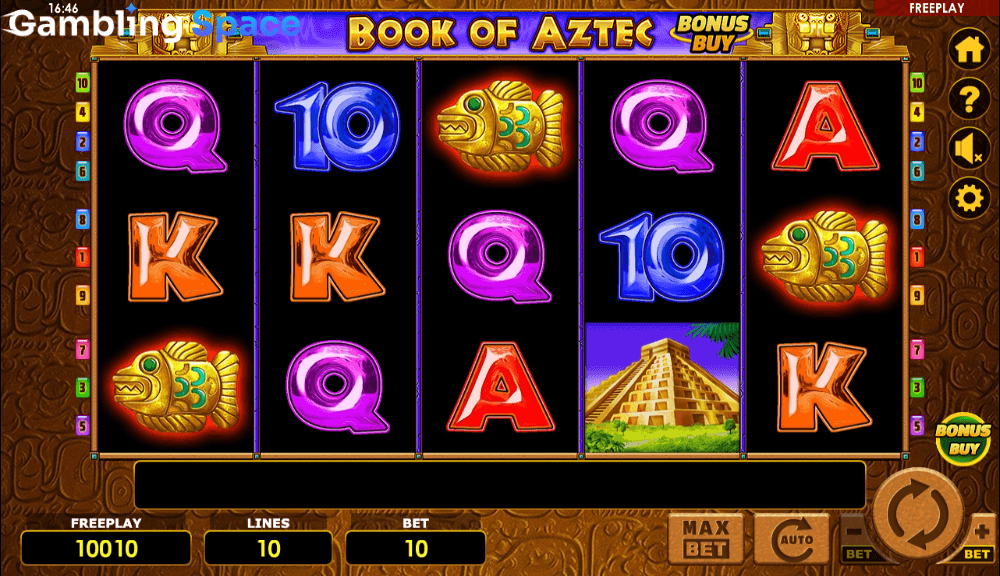Open the help question mark
Image resolution: width=1000 pixels, height=576 pixels.
(969, 99)
